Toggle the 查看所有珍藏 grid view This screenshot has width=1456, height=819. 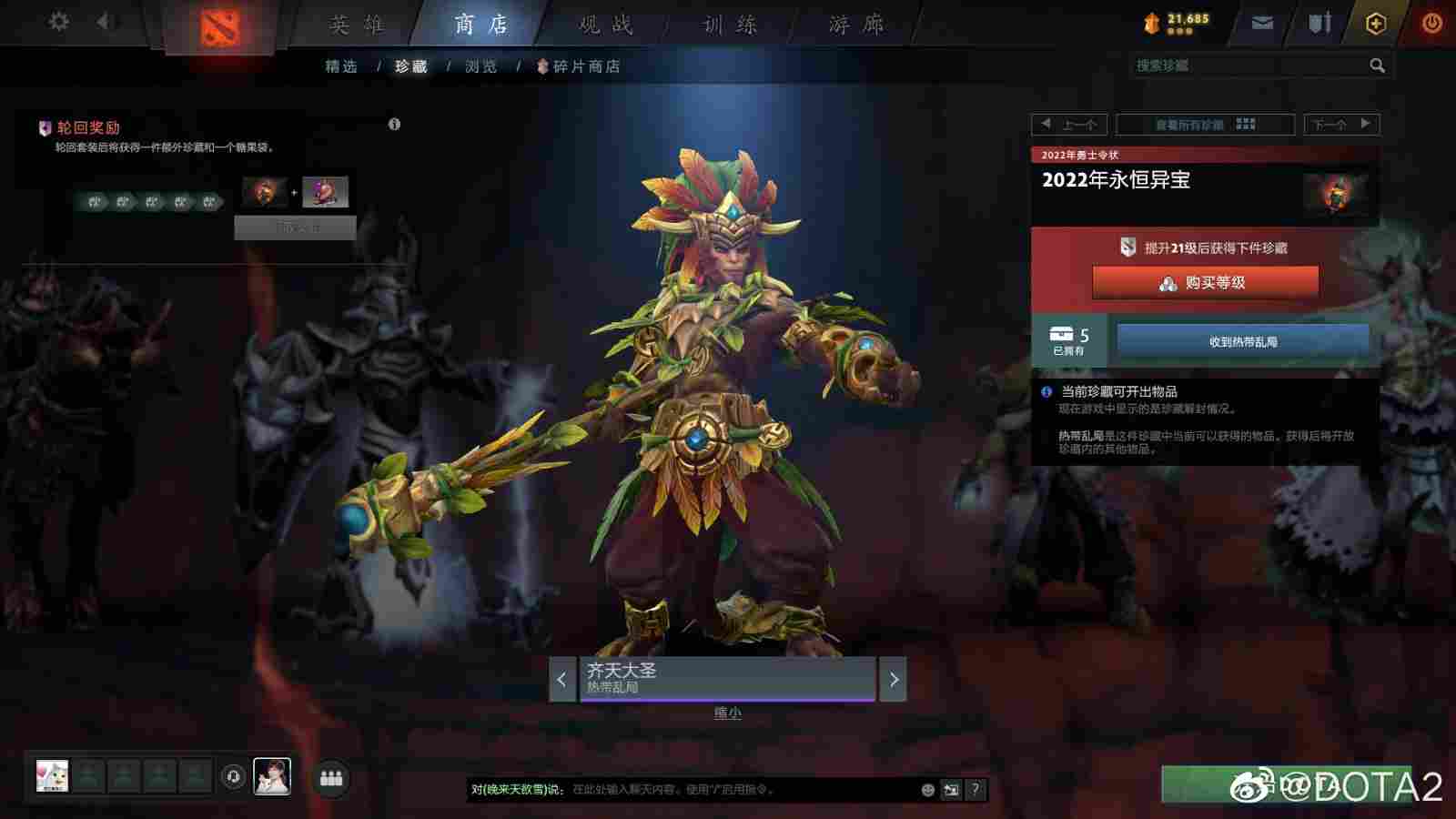1204,125
